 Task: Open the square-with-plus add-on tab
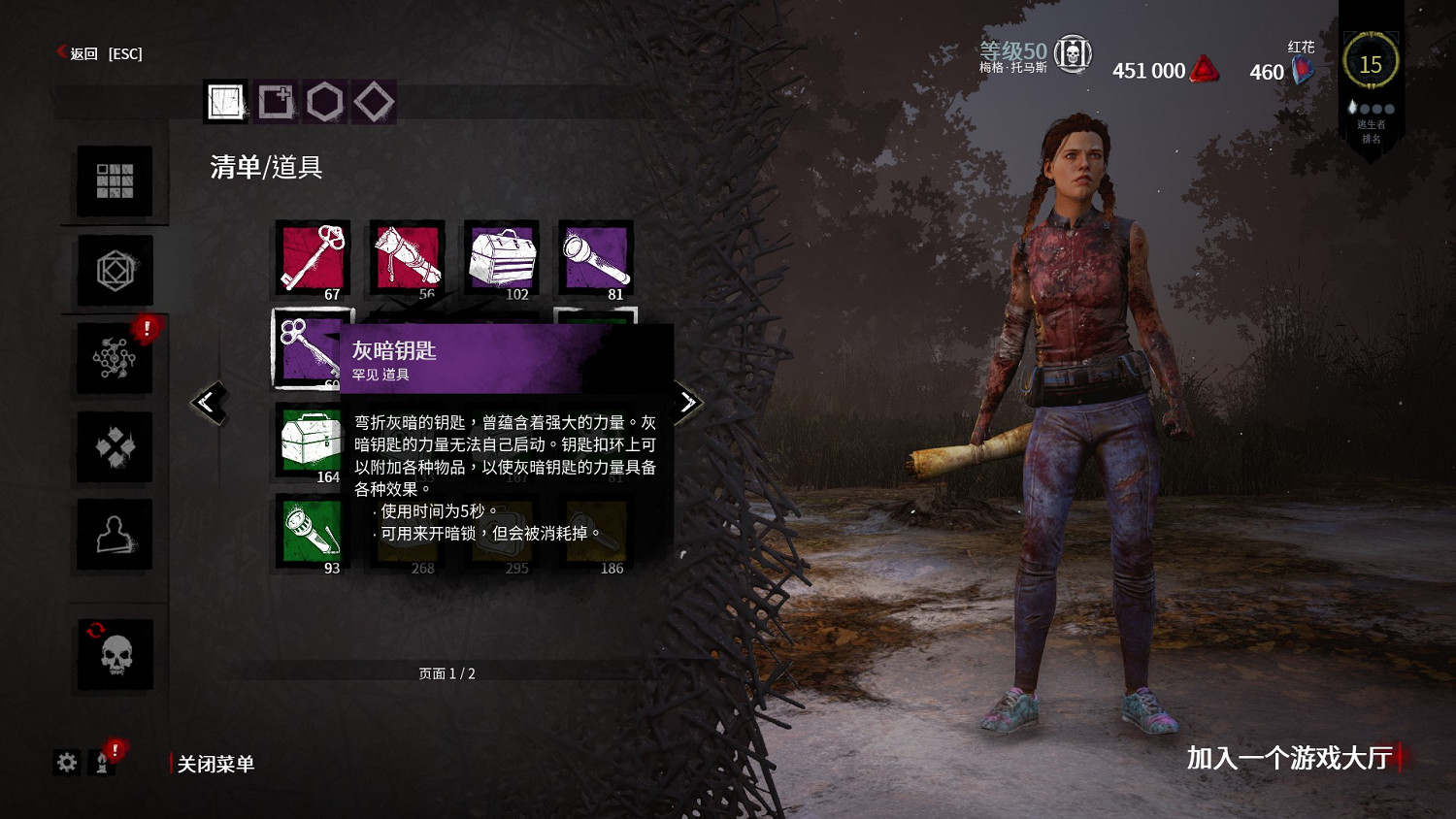point(276,101)
